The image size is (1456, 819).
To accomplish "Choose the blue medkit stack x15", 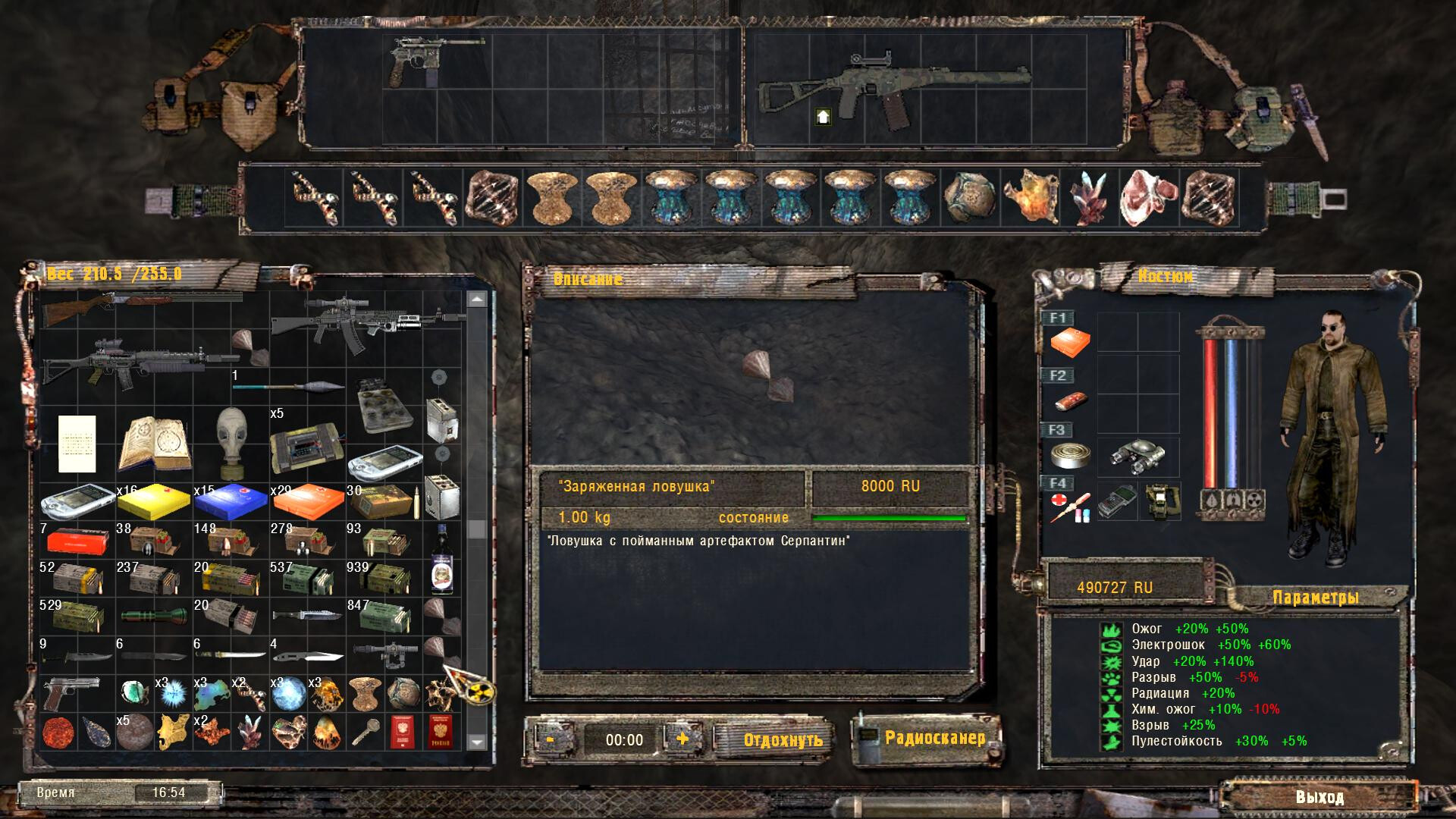I will 231,500.
